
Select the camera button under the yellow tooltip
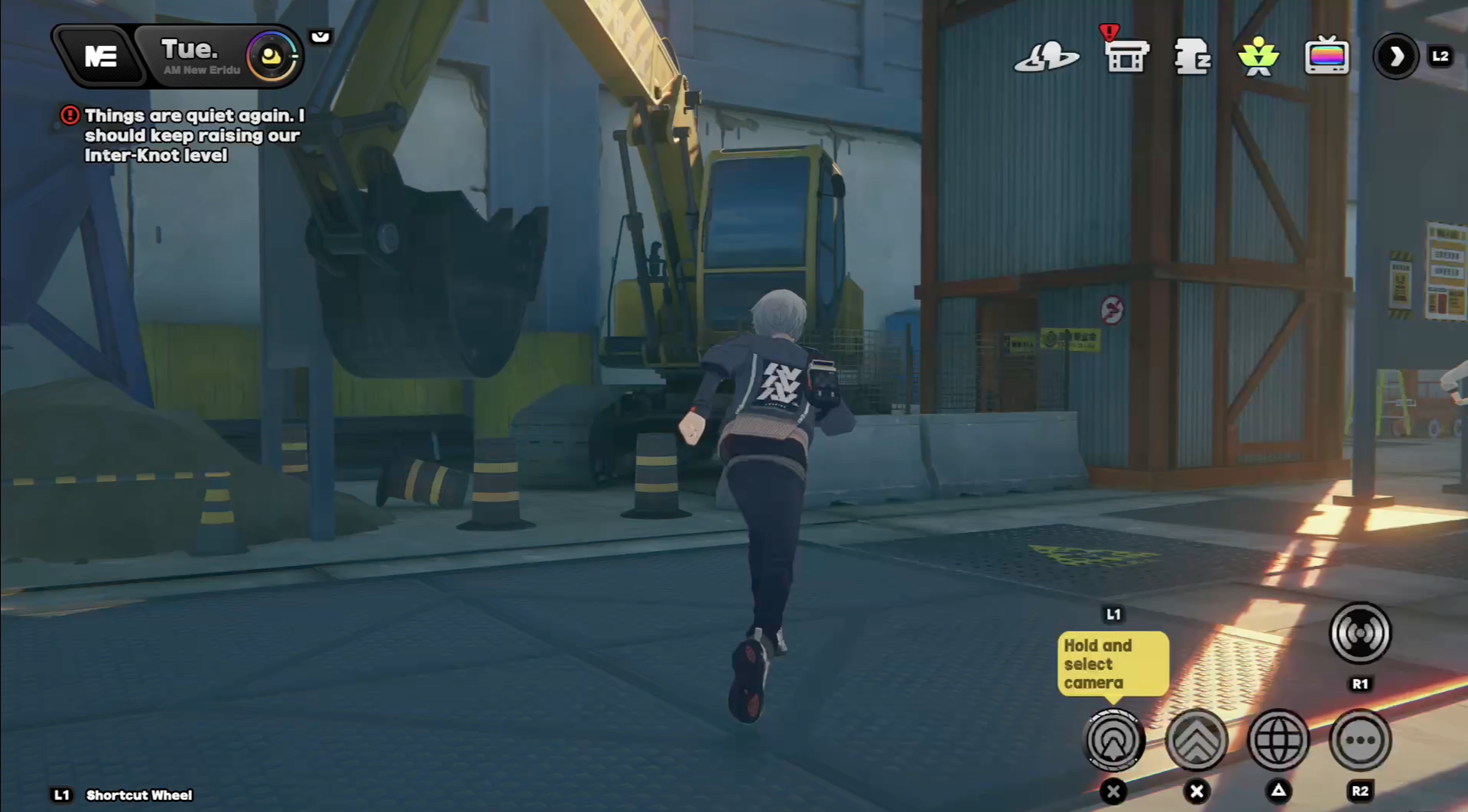point(1114,740)
